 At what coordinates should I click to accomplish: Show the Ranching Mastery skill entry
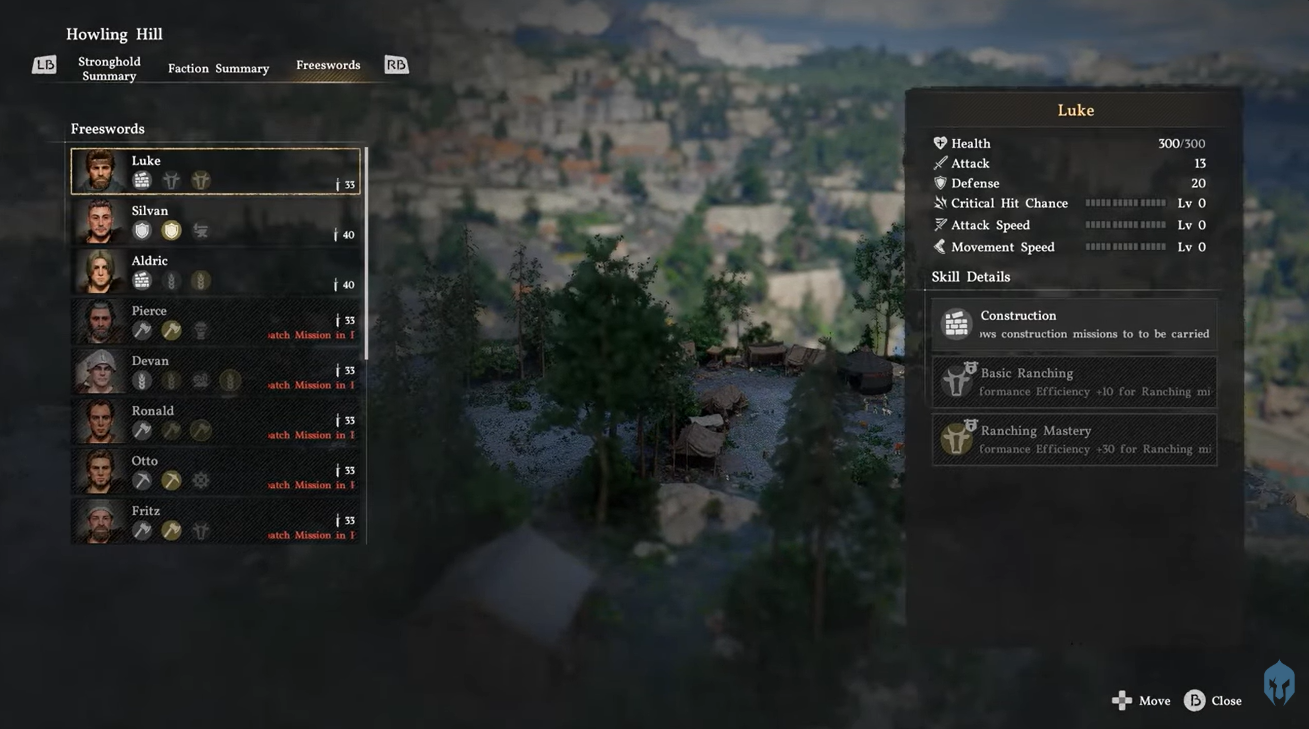pyautogui.click(x=1075, y=439)
